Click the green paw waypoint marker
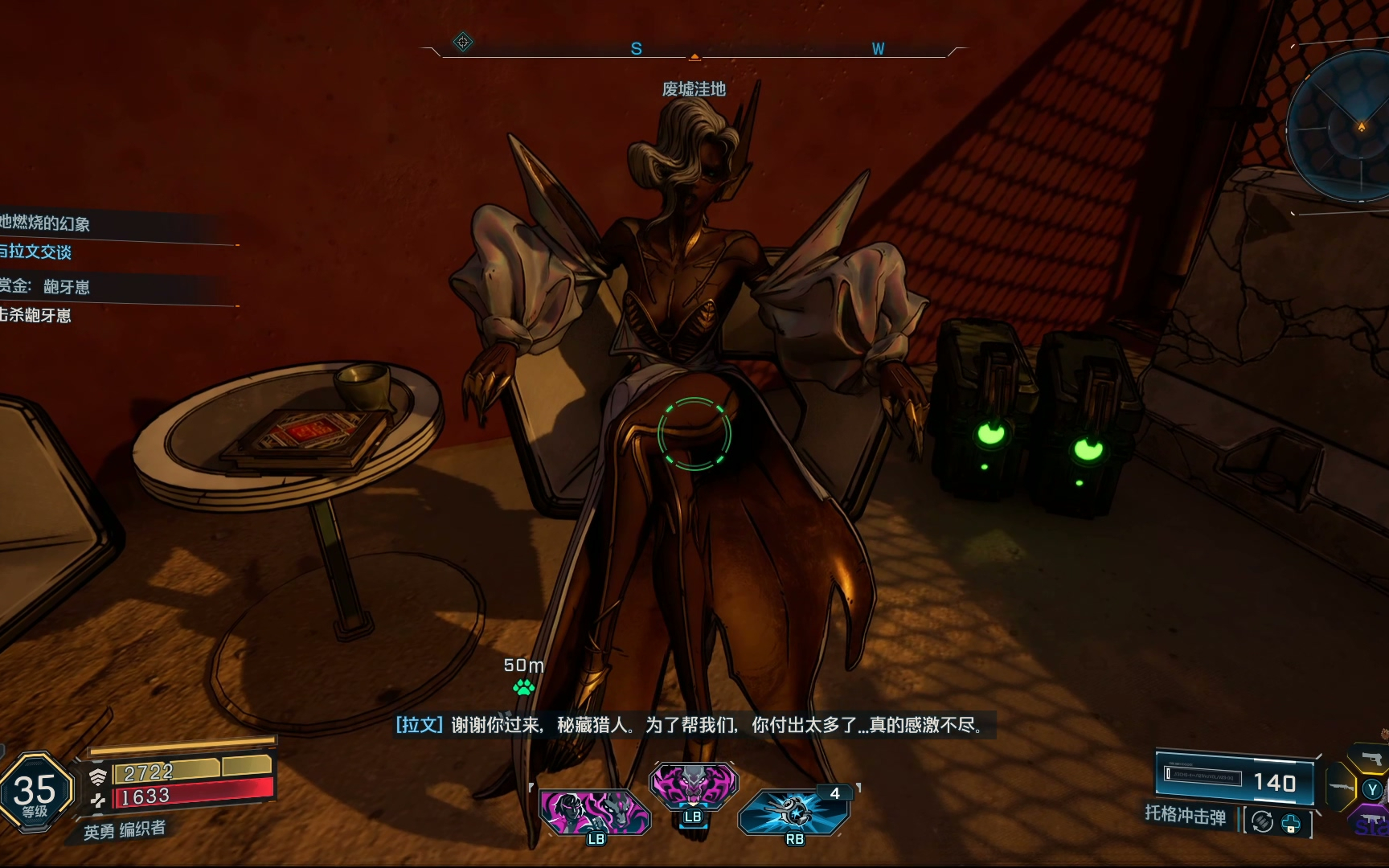Image resolution: width=1389 pixels, height=868 pixels. [524, 687]
